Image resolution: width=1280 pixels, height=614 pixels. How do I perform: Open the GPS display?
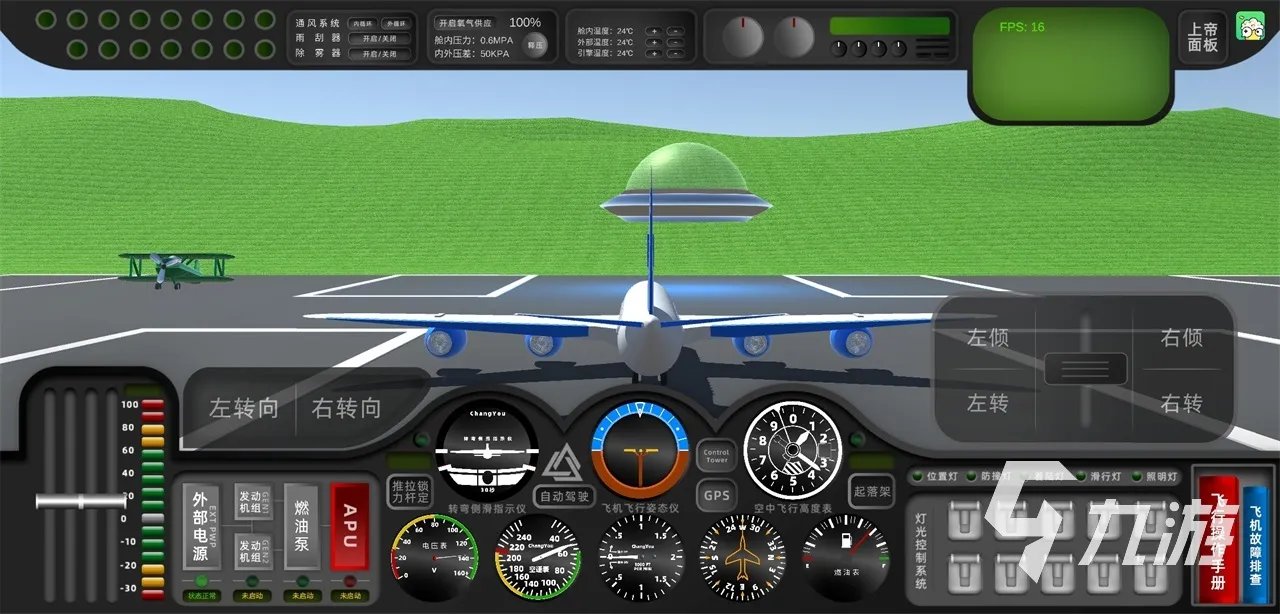pyautogui.click(x=716, y=494)
